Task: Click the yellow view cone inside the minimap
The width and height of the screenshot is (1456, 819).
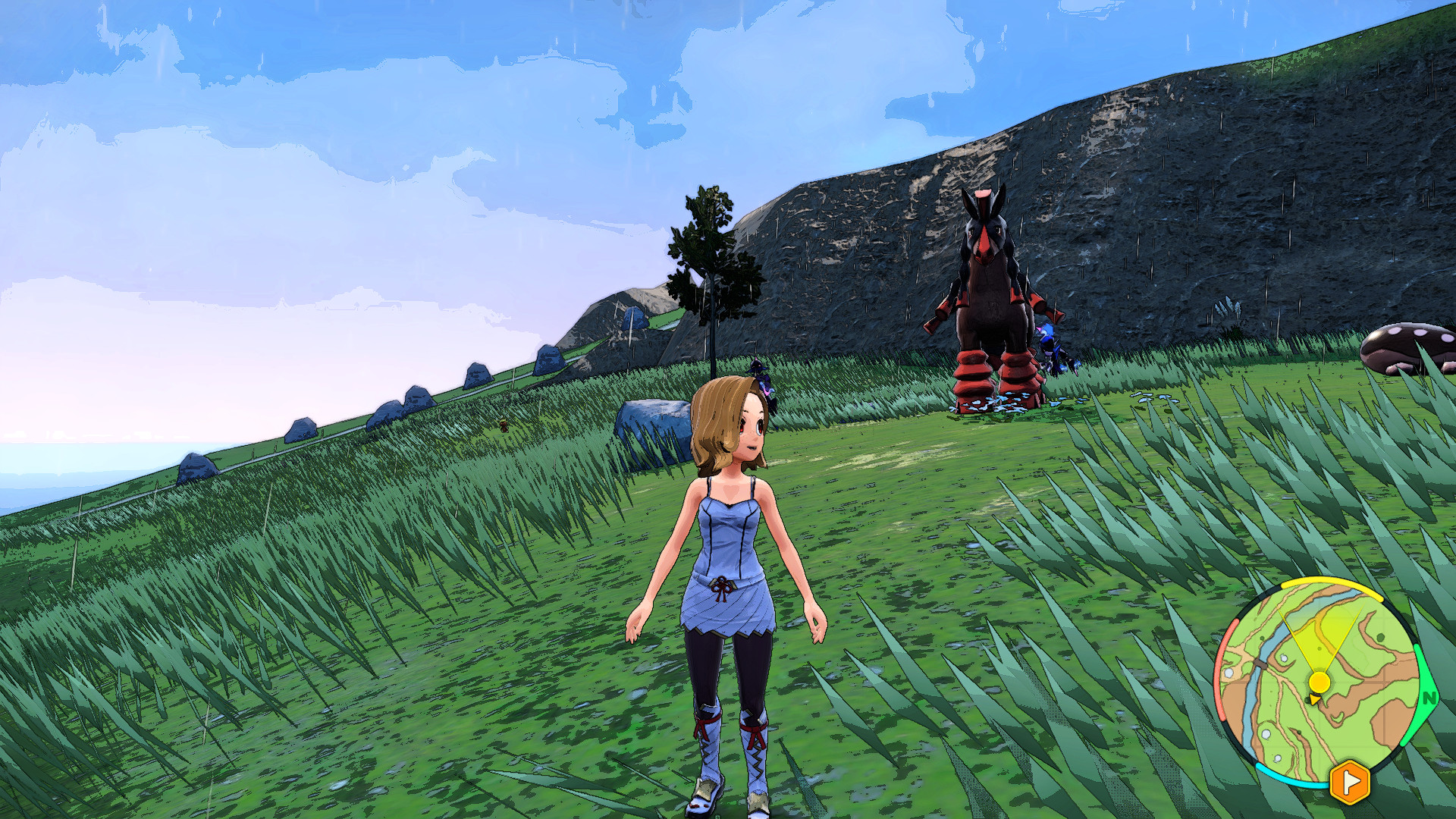Action: pos(1319,641)
